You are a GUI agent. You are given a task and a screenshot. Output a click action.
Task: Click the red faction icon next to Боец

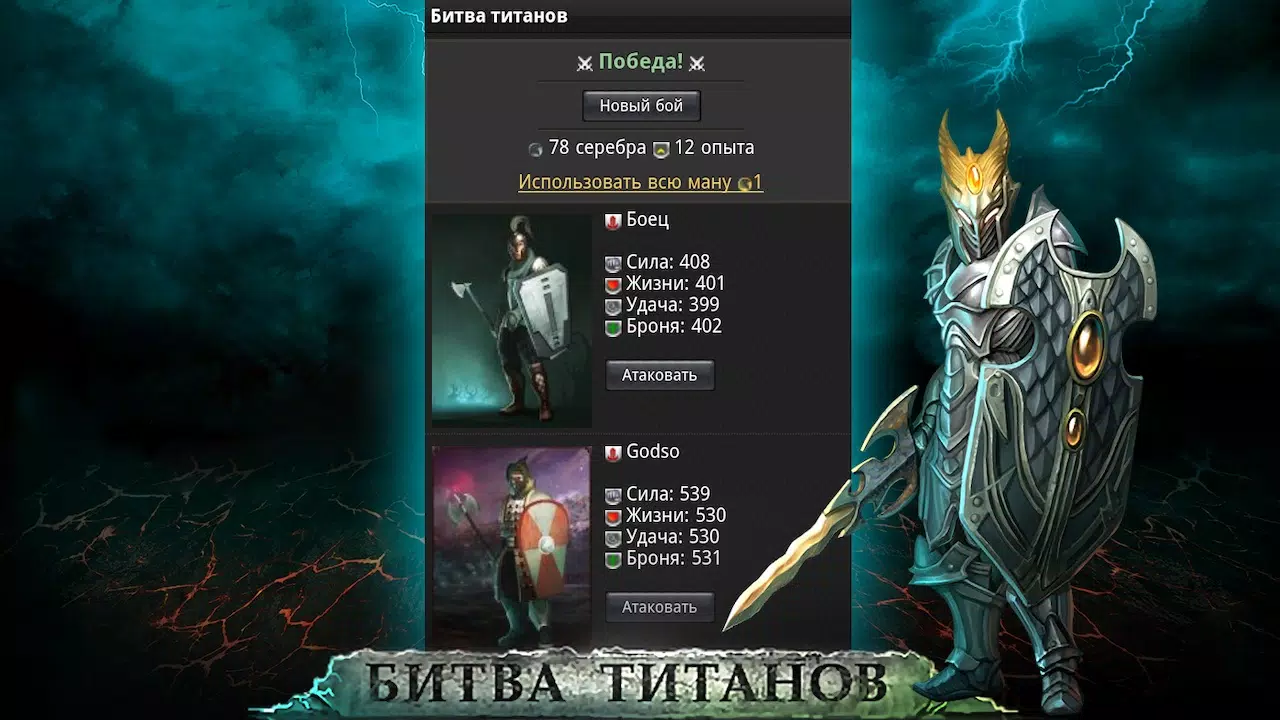click(612, 219)
